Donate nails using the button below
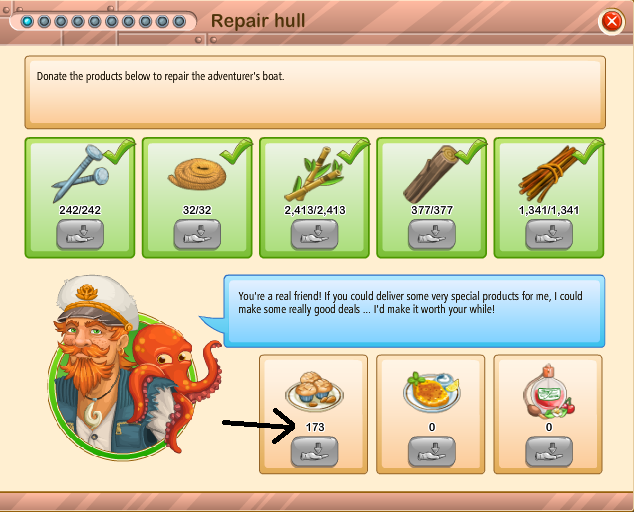Screen dimensions: 634x512 point(81,234)
